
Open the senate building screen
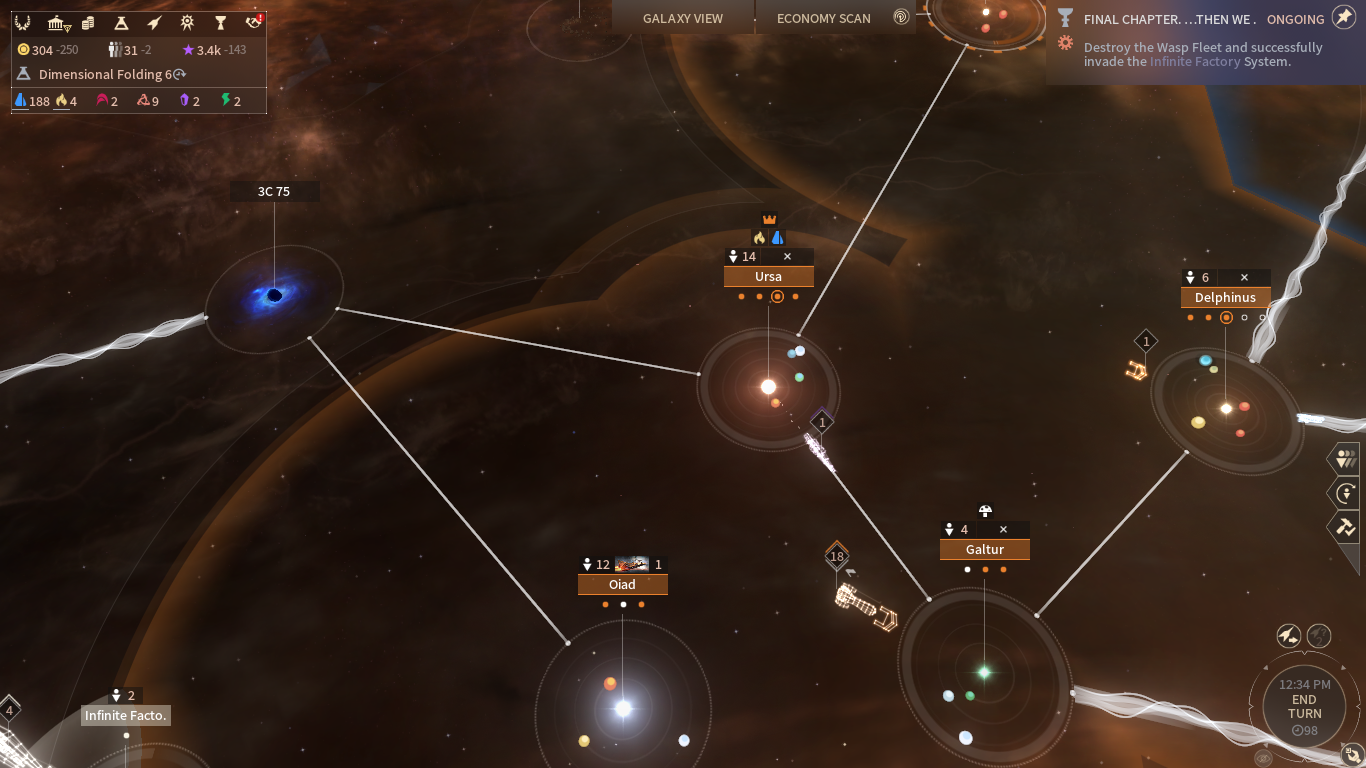coord(58,23)
